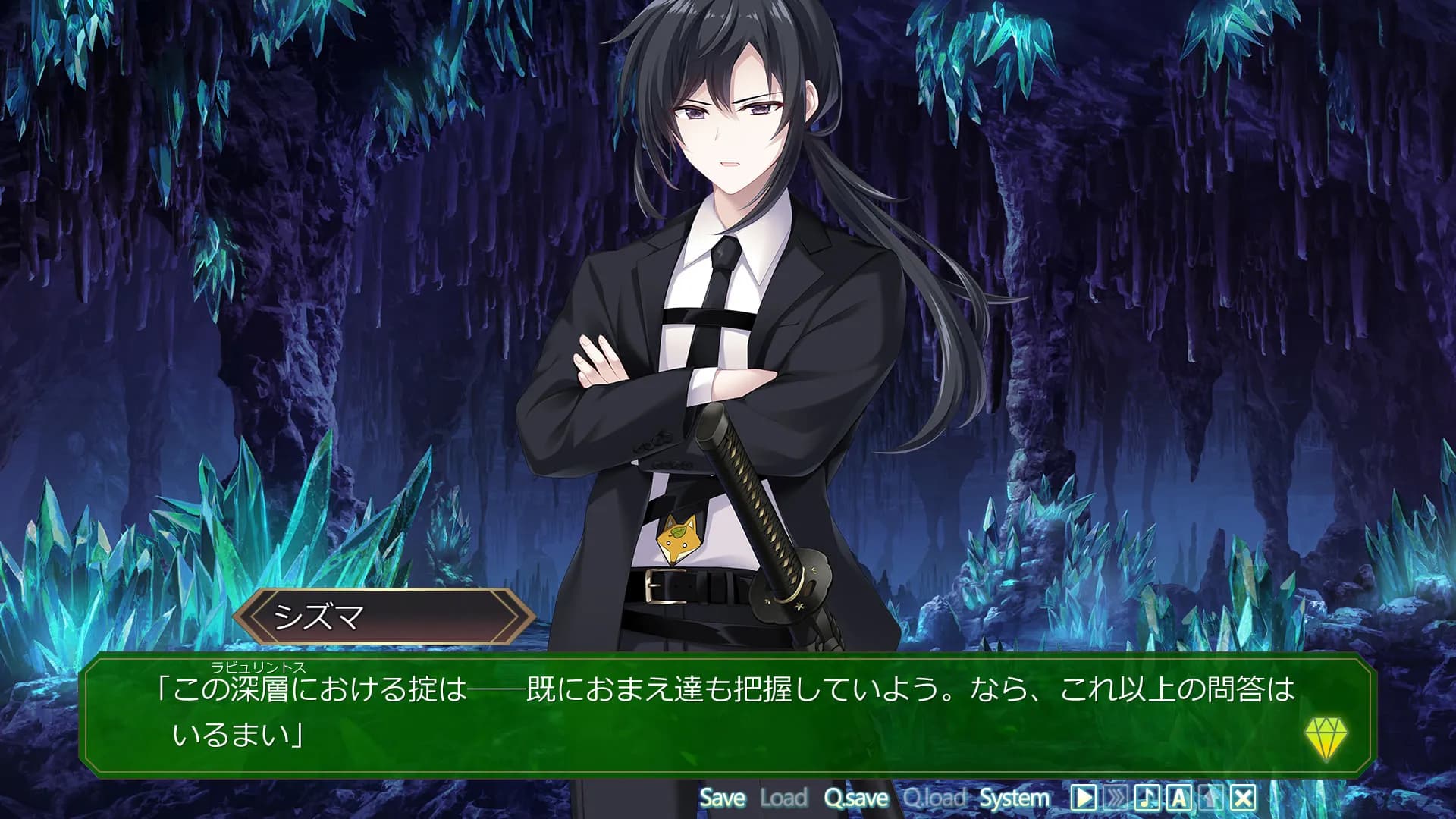Image resolution: width=1456 pixels, height=819 pixels.
Task: Quick save with Q.save
Action: click(x=856, y=798)
